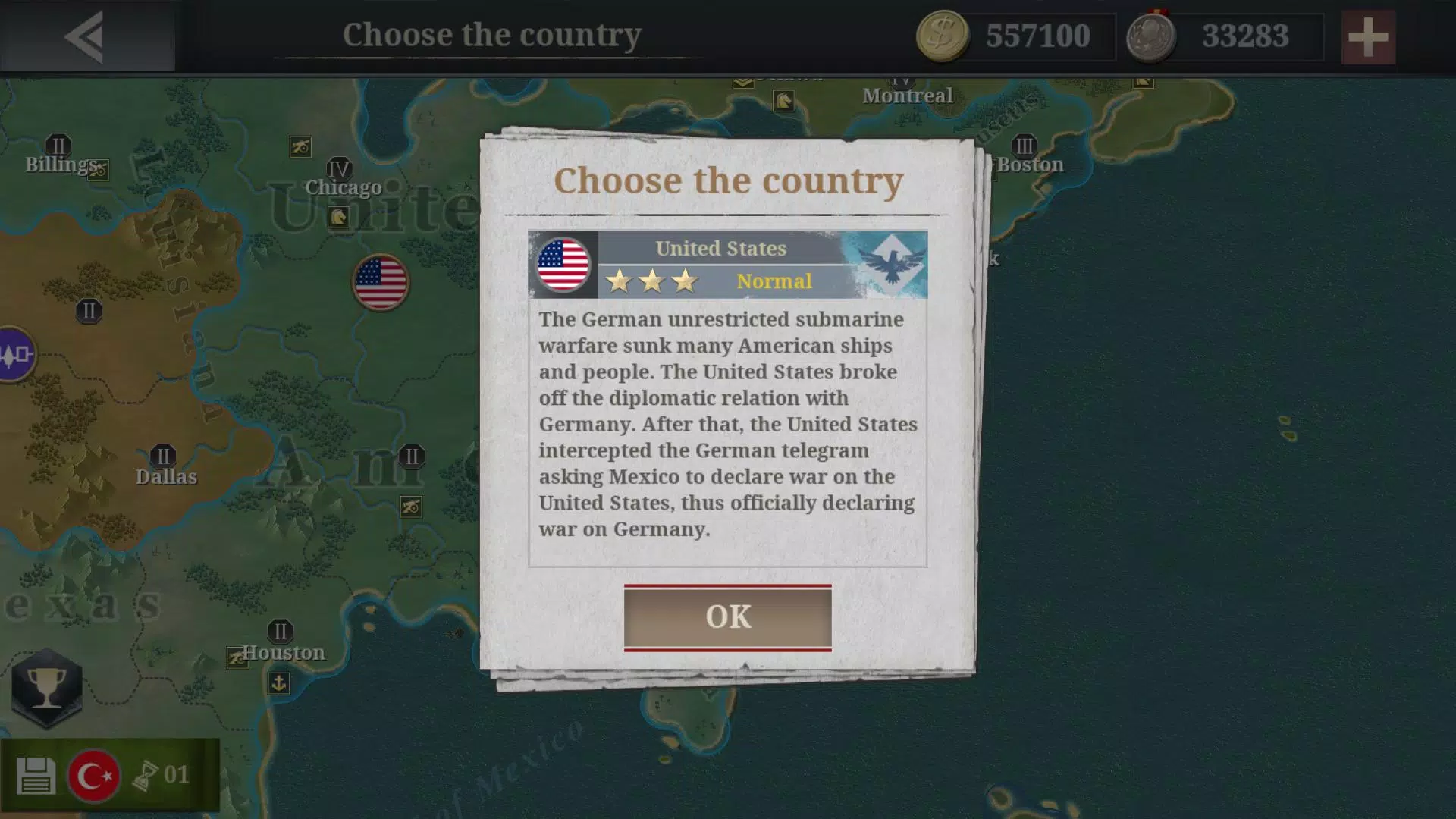This screenshot has height=819, width=1456.
Task: Click the IV badge above Chicago
Action: click(339, 168)
